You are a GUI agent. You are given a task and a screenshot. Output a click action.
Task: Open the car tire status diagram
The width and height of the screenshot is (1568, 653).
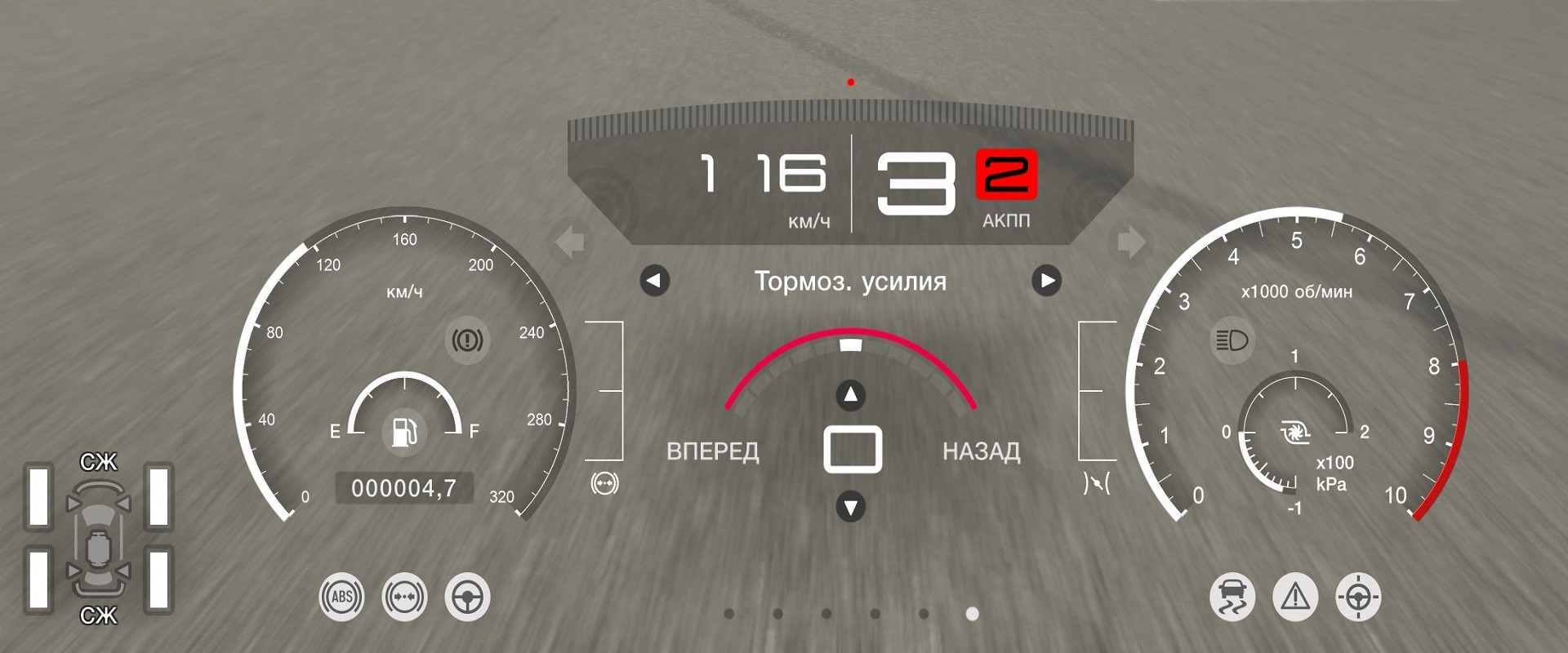coord(98,539)
